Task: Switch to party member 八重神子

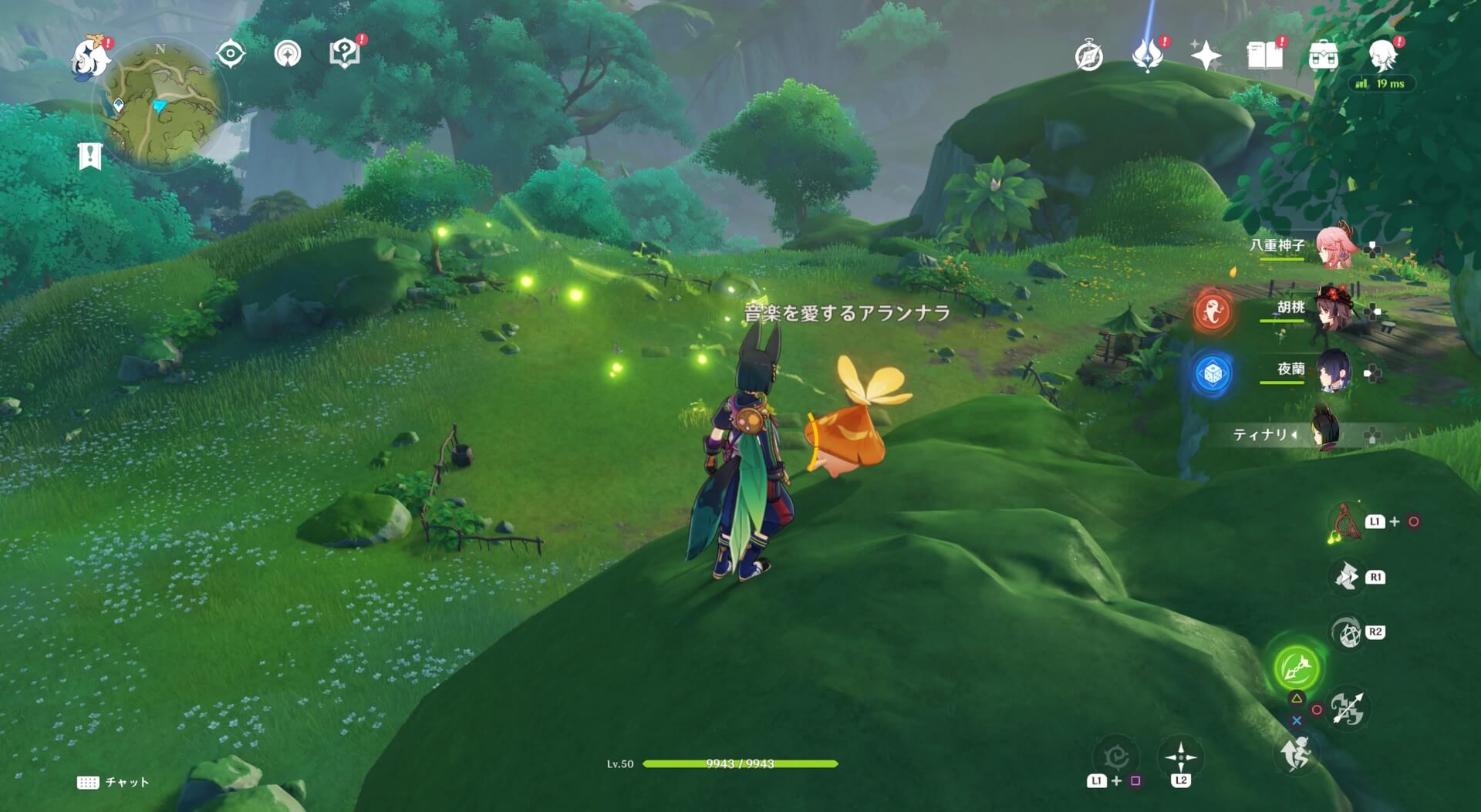Action: [x=1336, y=247]
